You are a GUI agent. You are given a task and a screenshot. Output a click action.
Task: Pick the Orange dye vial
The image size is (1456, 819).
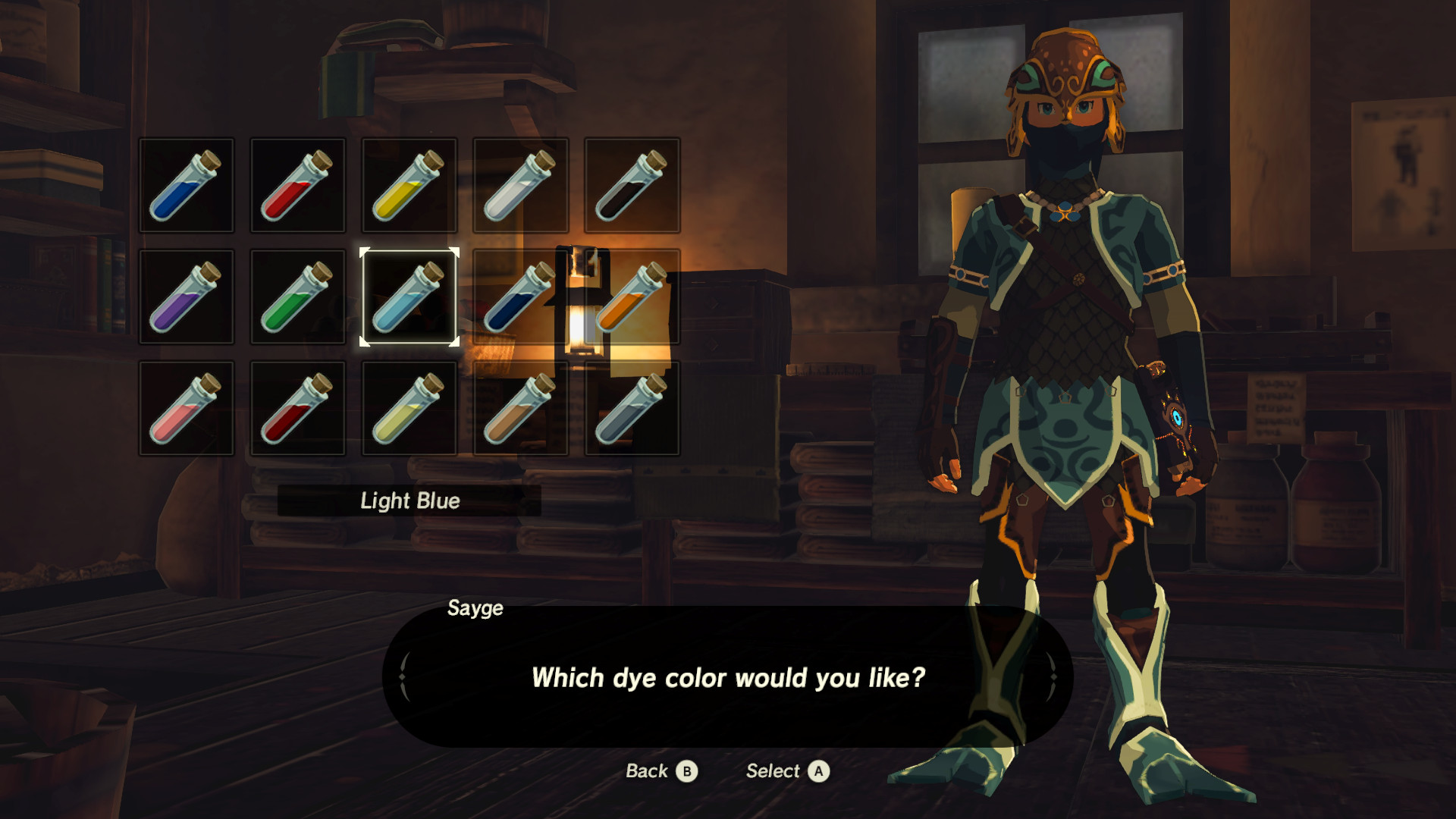tap(633, 296)
